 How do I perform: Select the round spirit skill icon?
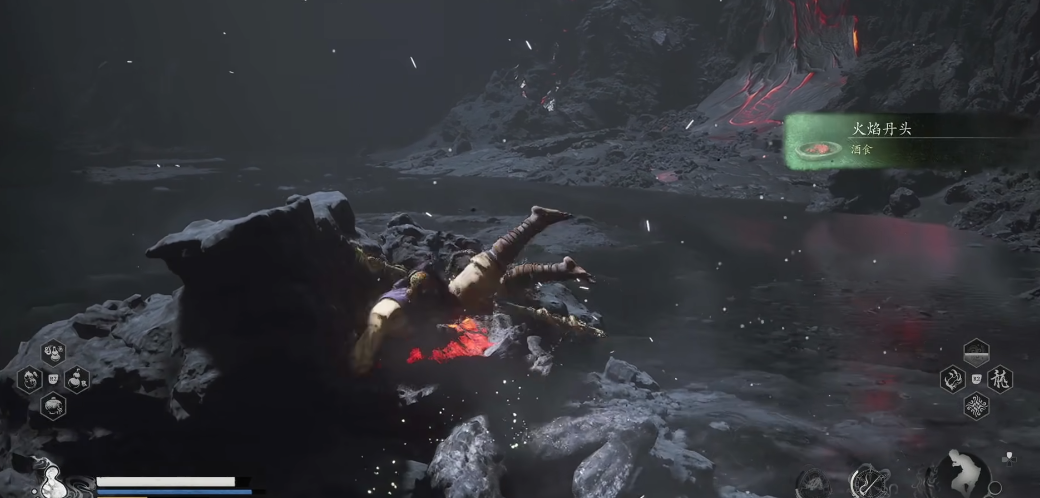coord(811,484)
